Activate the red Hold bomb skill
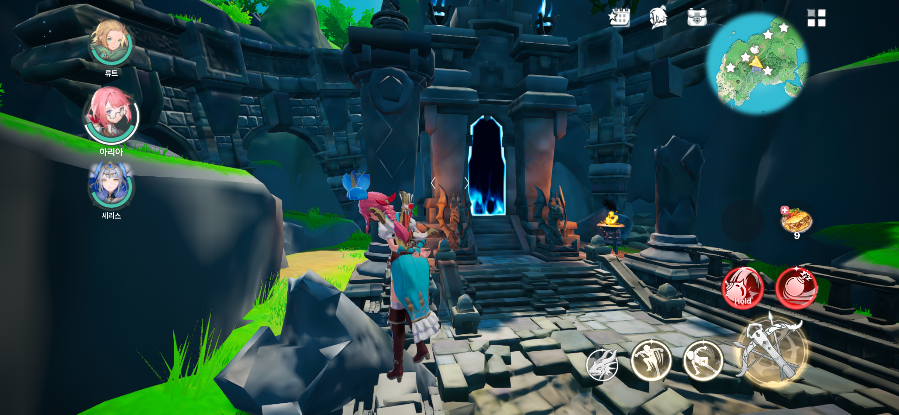Viewport: 899px width, 415px height. click(743, 288)
